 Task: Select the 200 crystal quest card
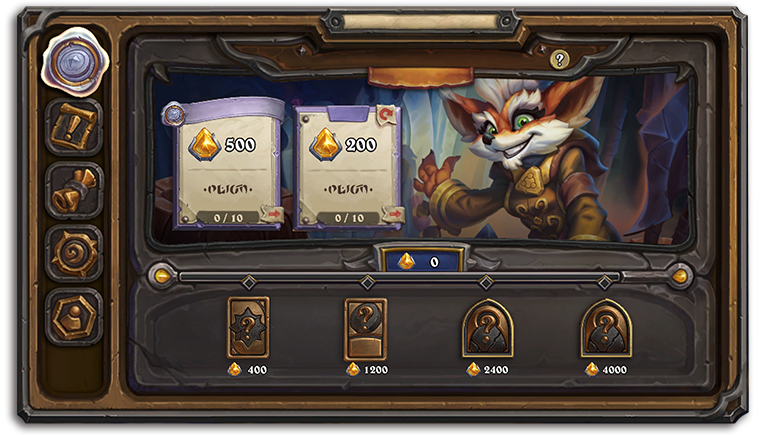(347, 163)
